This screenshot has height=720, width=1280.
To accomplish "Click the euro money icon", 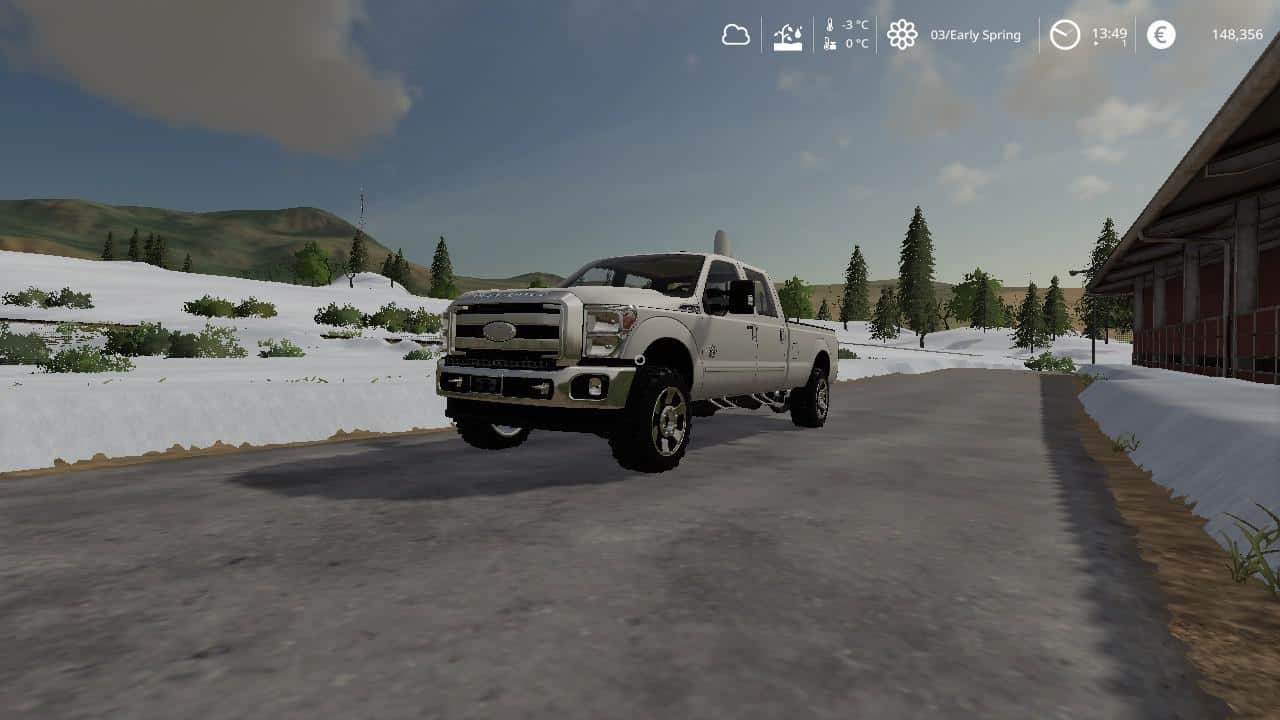I will tap(1161, 35).
